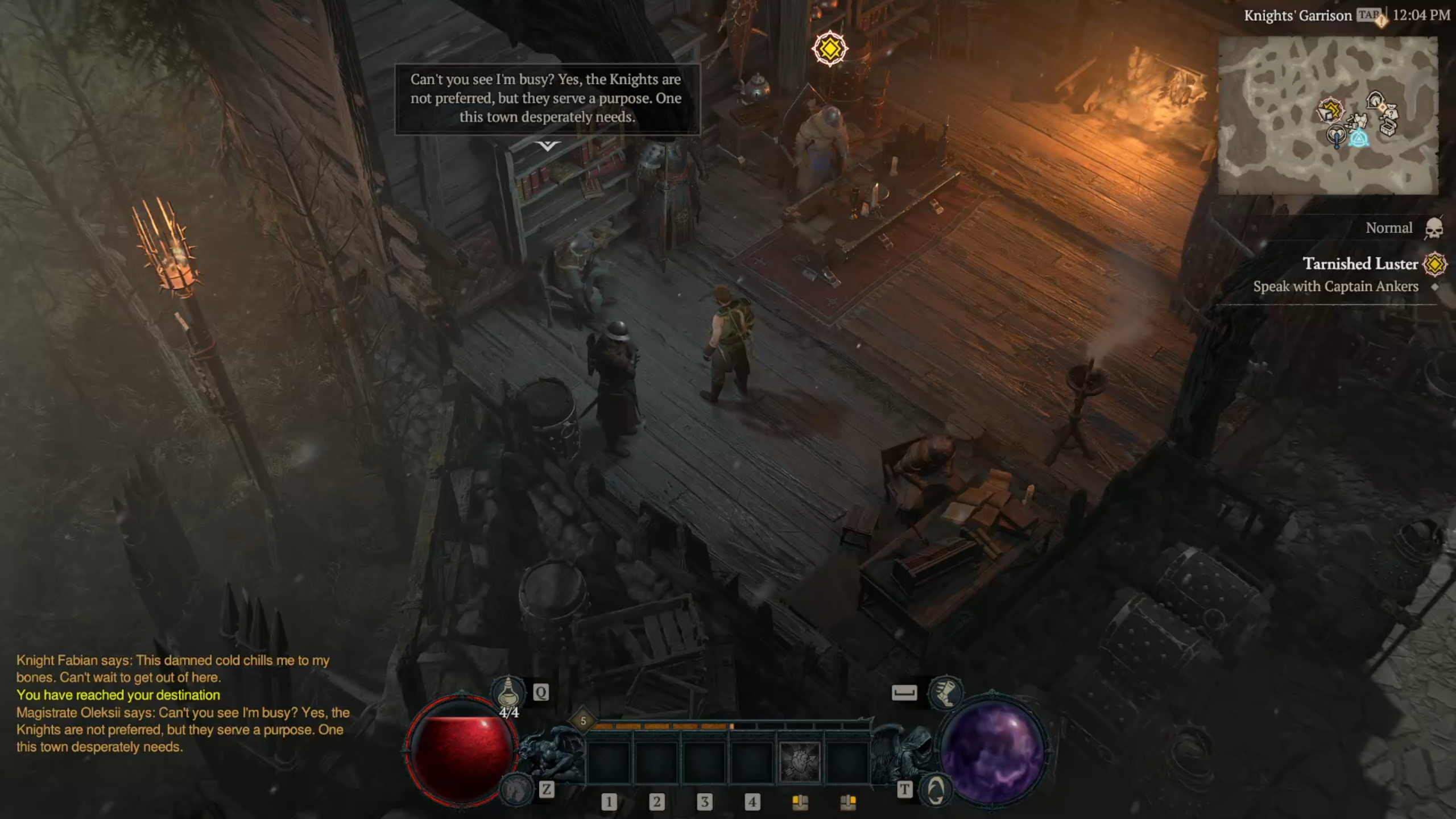This screenshot has height=819, width=1456.
Task: Summon the mount with the horse icon
Action: point(515,789)
